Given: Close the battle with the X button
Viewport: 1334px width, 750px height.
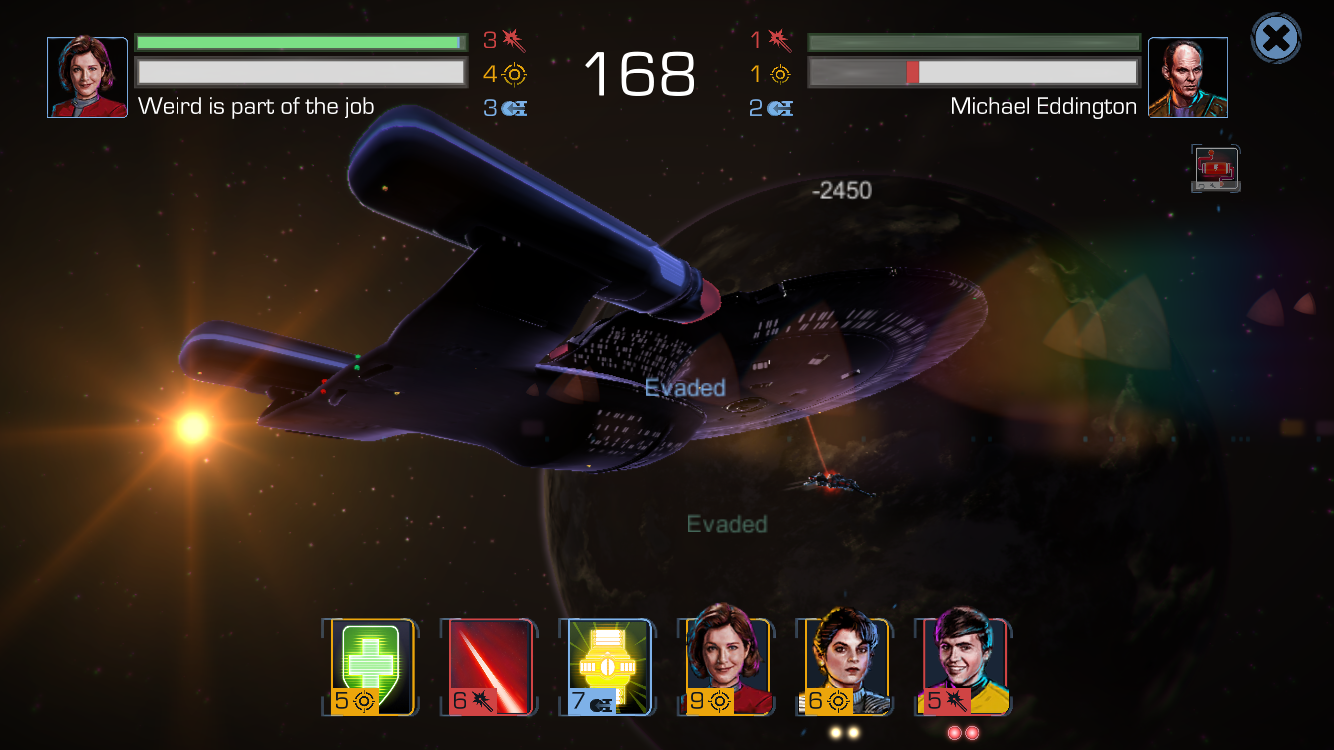Looking at the screenshot, I should pyautogui.click(x=1276, y=39).
